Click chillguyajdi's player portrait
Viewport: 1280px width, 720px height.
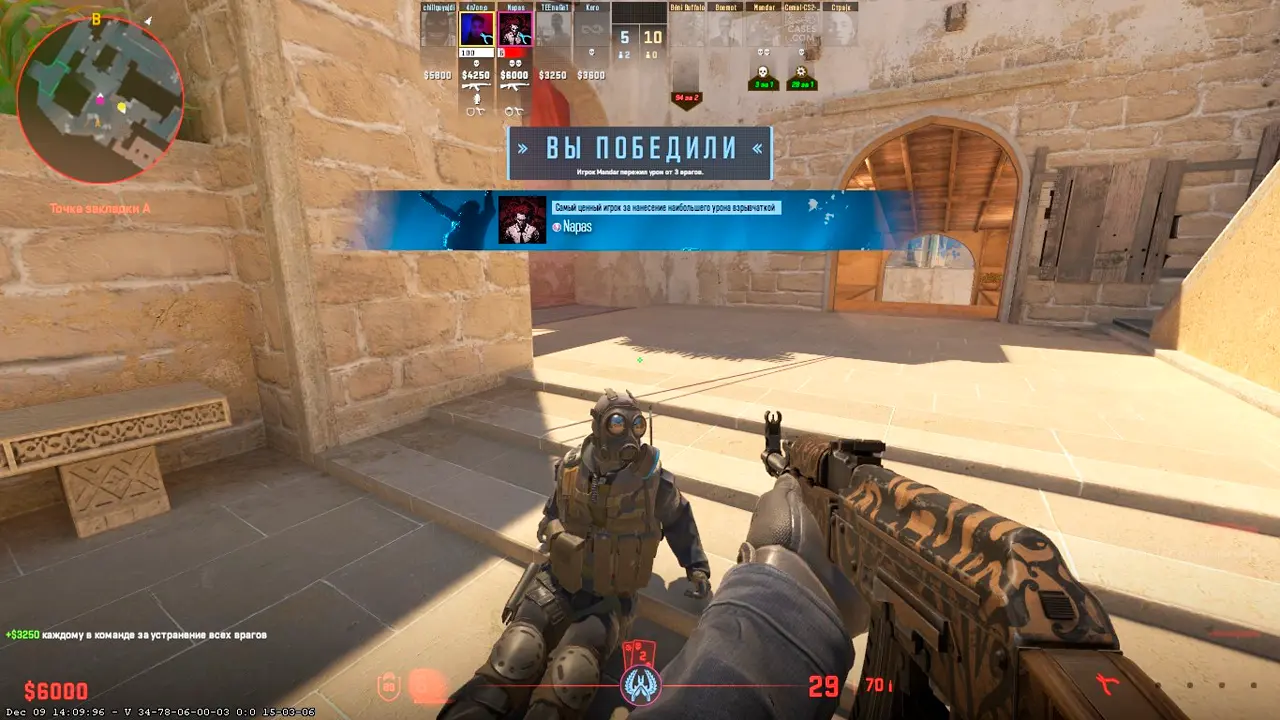[x=437, y=28]
